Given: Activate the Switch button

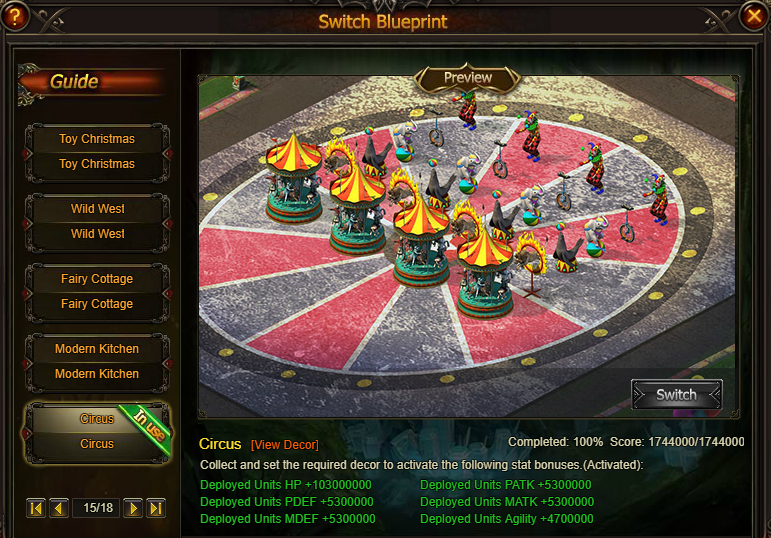Looking at the screenshot, I should click(x=676, y=394).
